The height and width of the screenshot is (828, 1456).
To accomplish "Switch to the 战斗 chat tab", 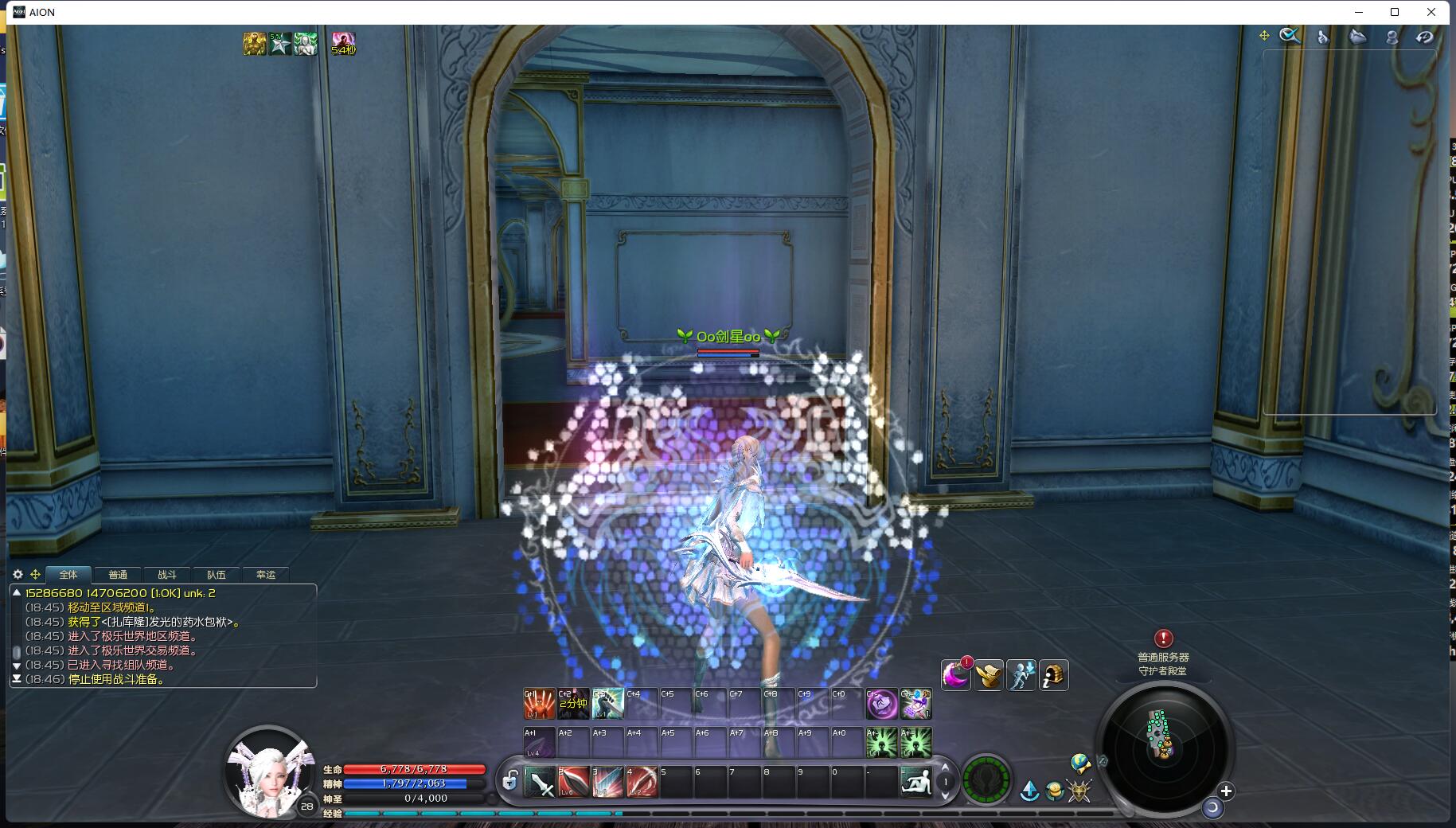I will pyautogui.click(x=167, y=575).
